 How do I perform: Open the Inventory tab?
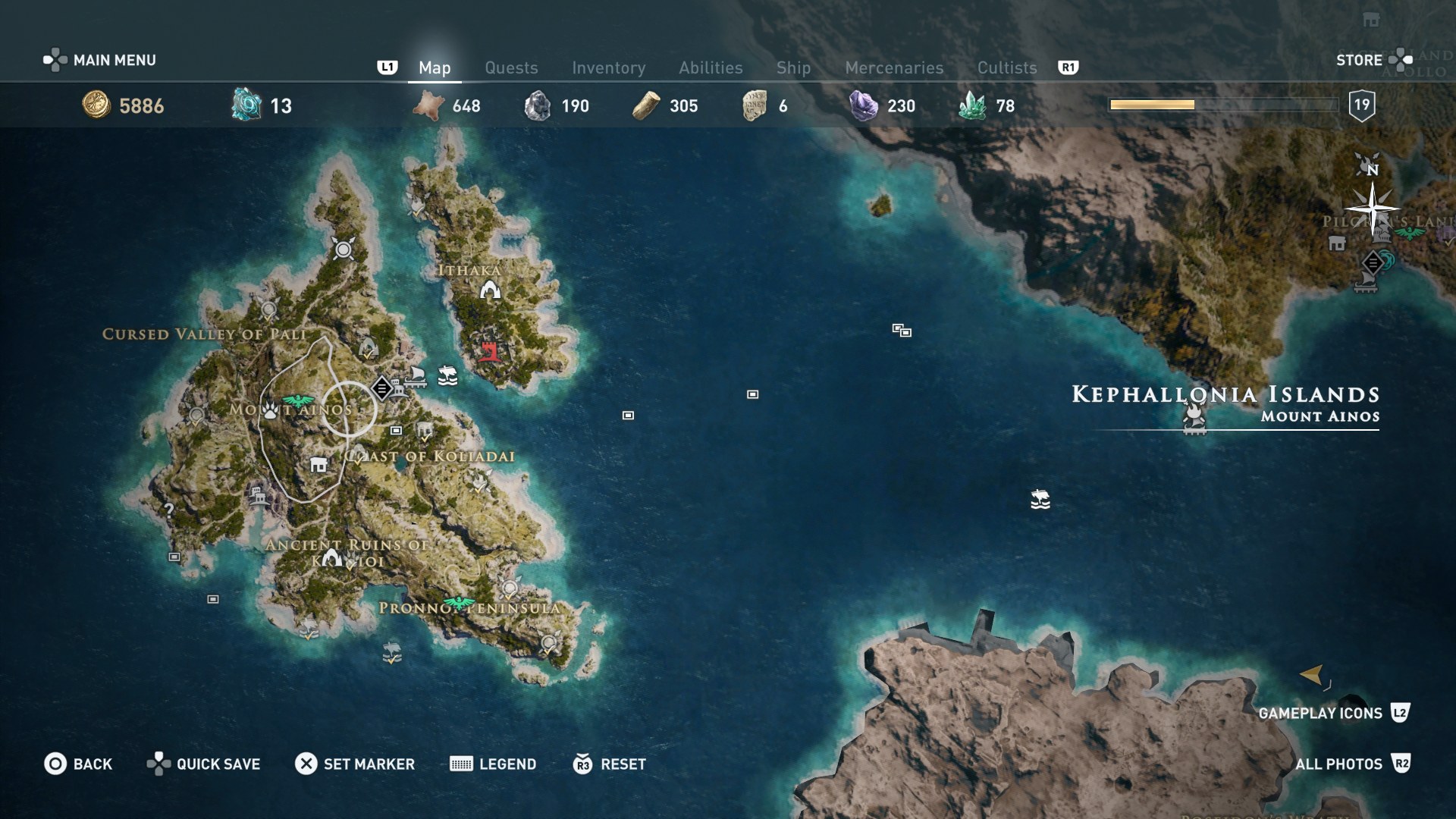608,67
